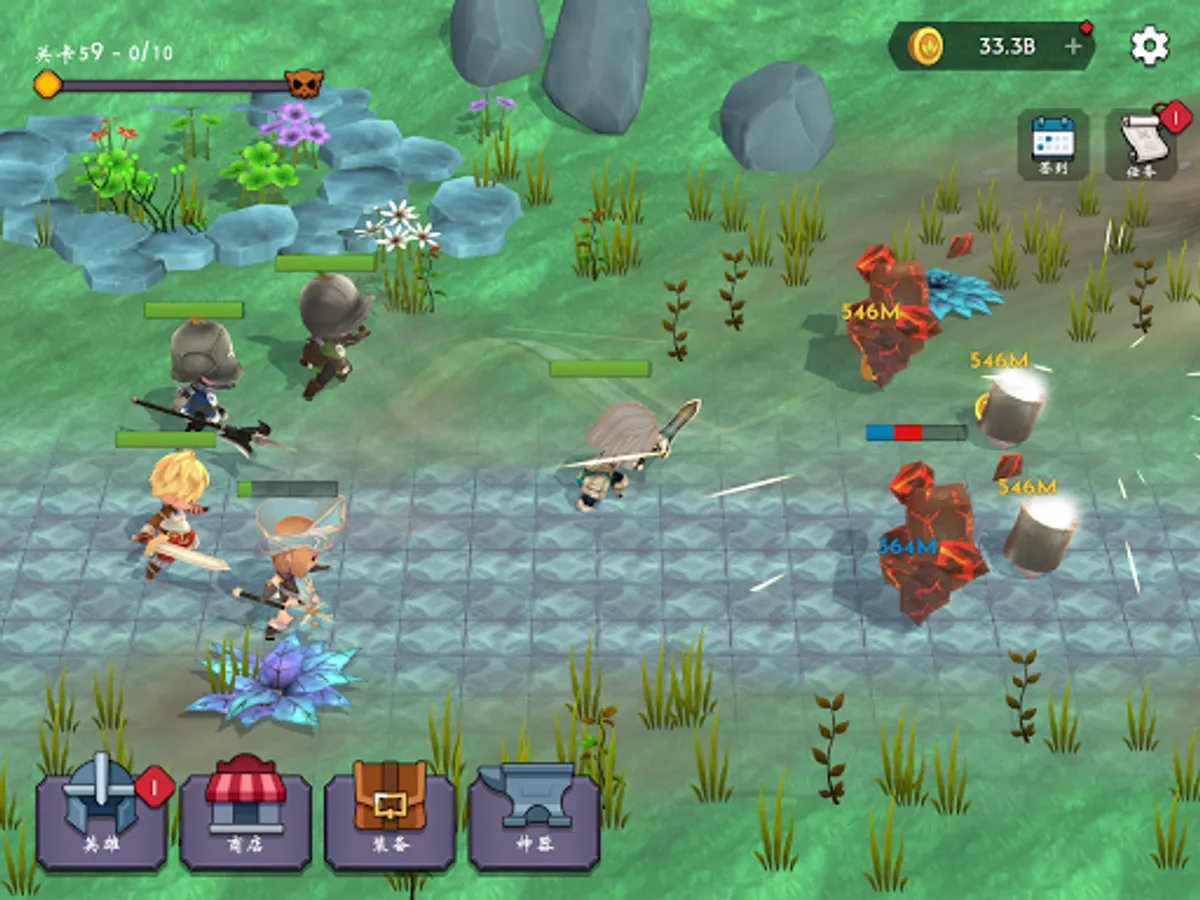This screenshot has height=900, width=1200.
Task: Open the Equipment backpack menu
Action: (x=390, y=811)
